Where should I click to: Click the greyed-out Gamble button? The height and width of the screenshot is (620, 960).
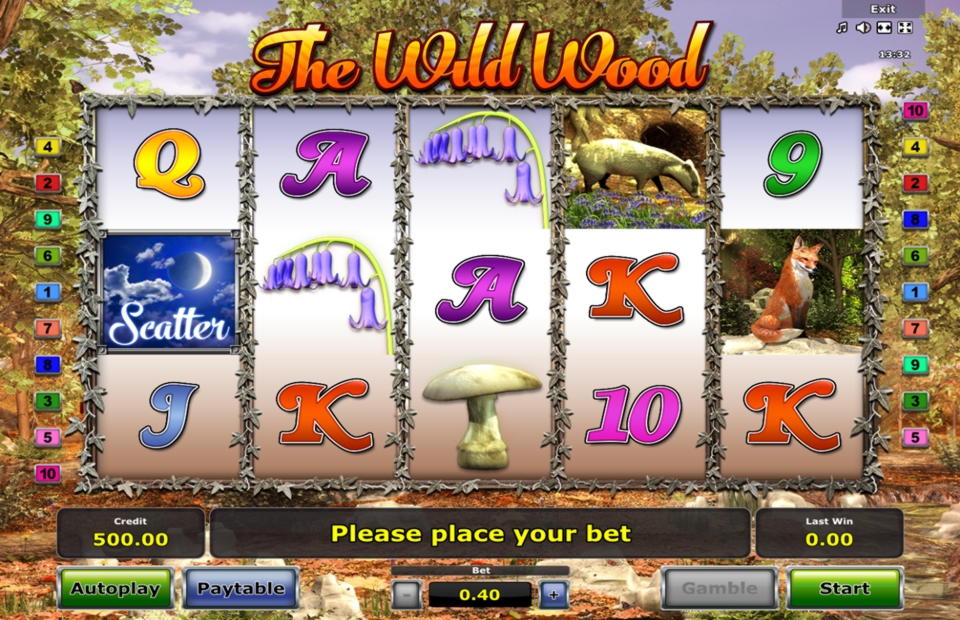click(718, 588)
